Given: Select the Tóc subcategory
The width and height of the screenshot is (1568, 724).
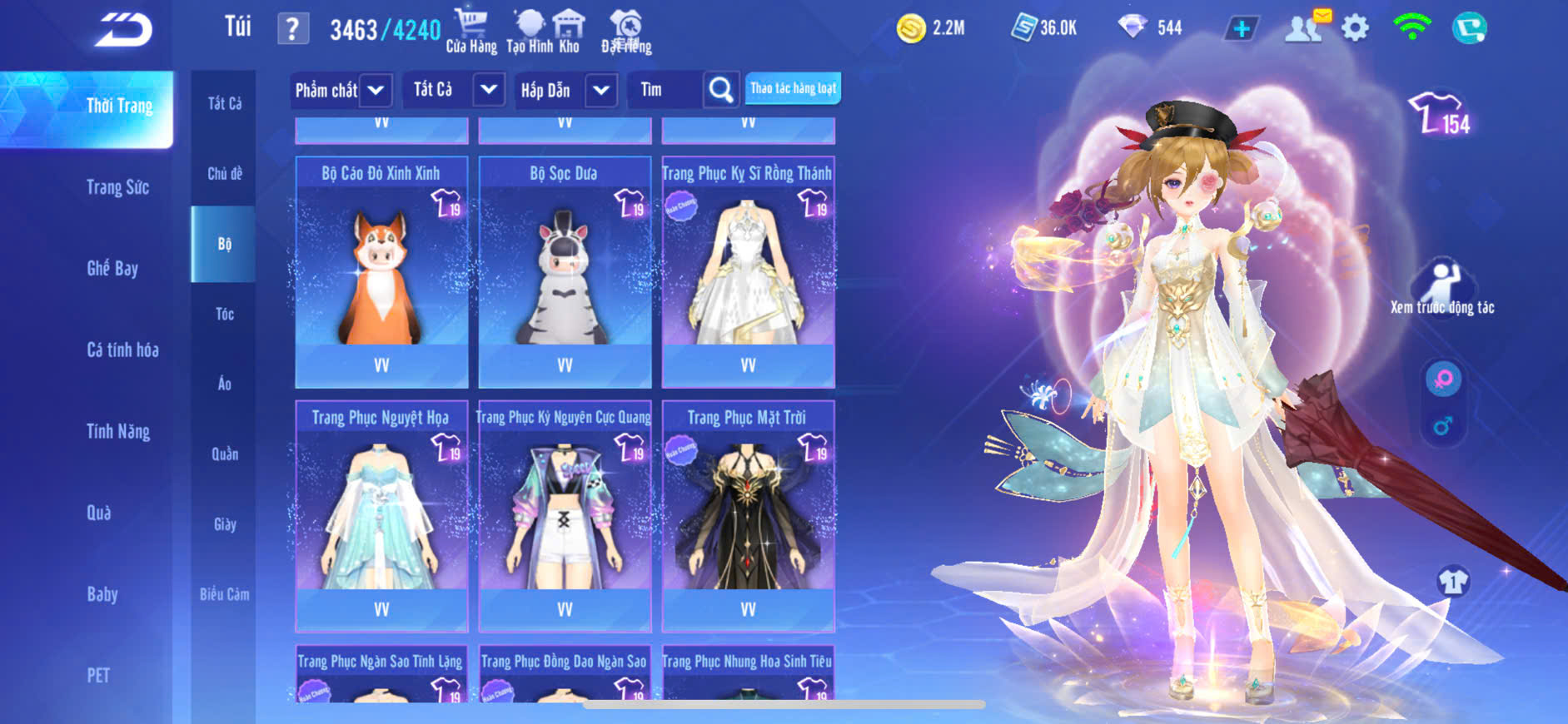Looking at the screenshot, I should coord(224,314).
